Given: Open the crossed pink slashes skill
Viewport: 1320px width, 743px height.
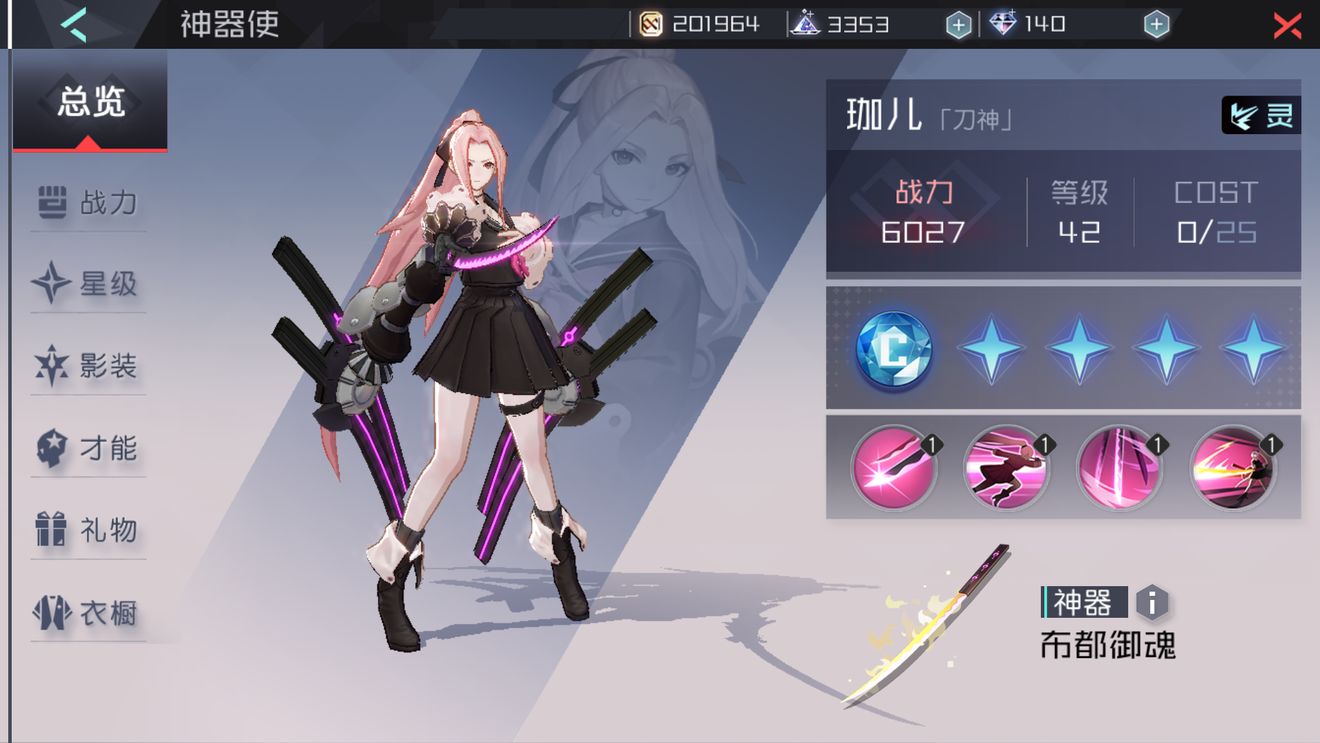Looking at the screenshot, I should (x=1119, y=467).
